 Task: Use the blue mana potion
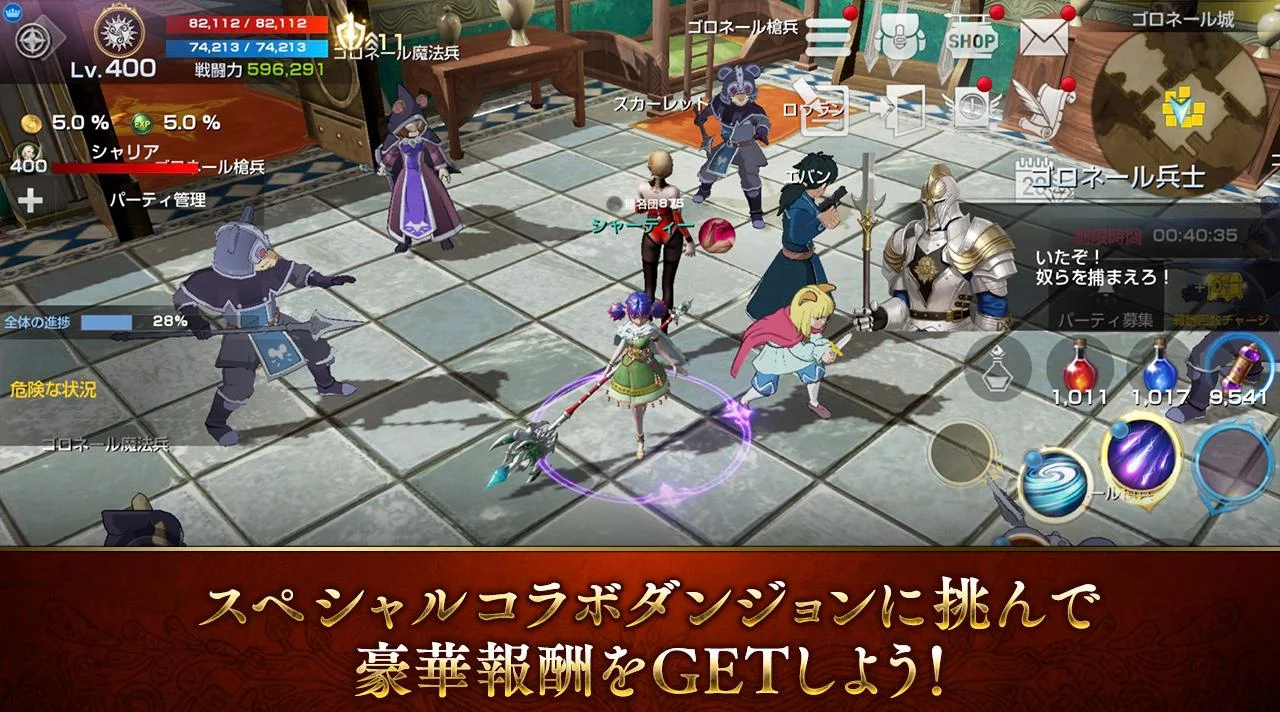click(1159, 368)
